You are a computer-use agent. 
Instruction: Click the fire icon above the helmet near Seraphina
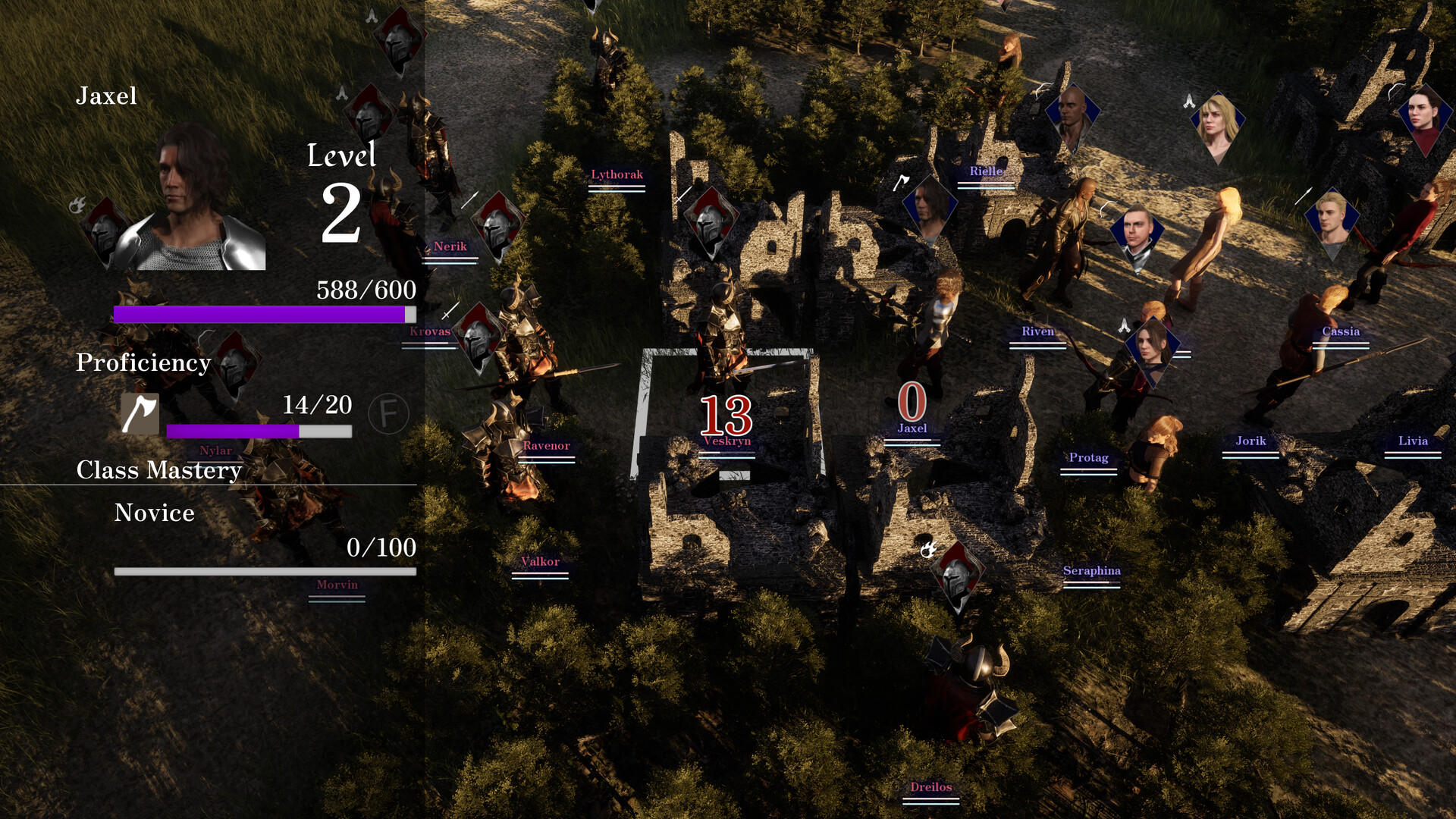click(x=929, y=548)
